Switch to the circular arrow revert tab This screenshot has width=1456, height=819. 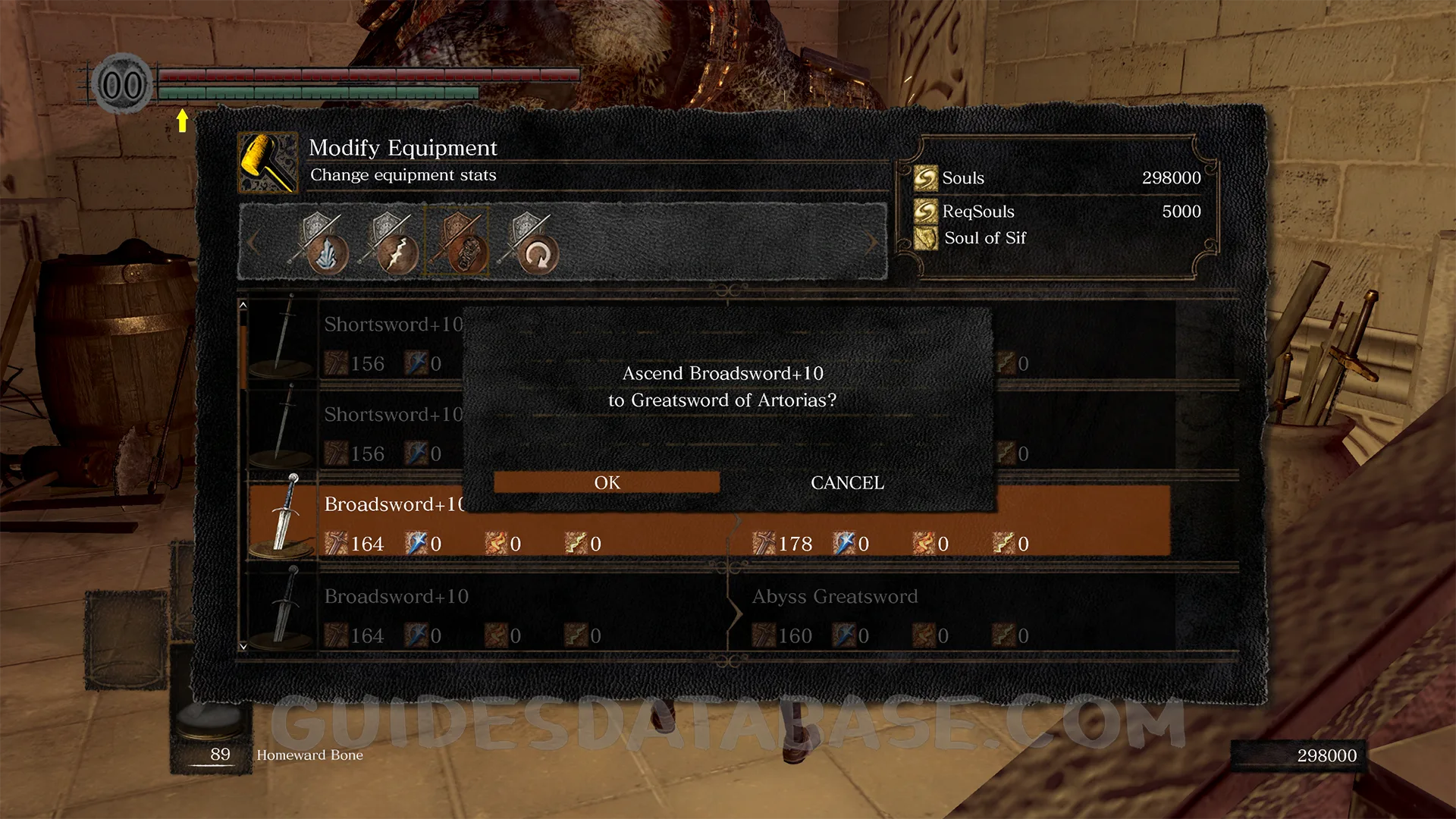tap(529, 244)
